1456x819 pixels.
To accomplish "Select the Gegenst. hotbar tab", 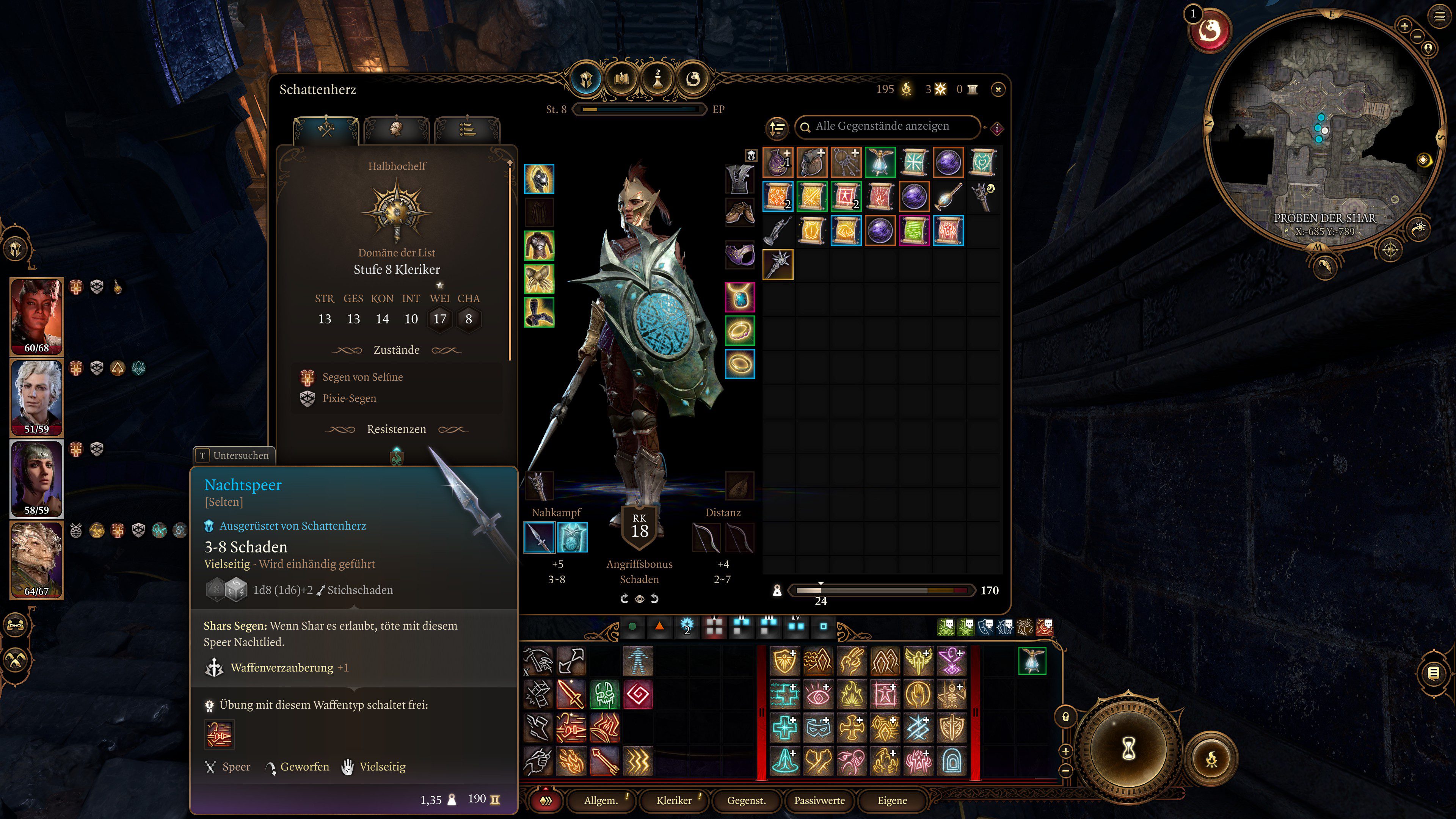I will (x=746, y=800).
